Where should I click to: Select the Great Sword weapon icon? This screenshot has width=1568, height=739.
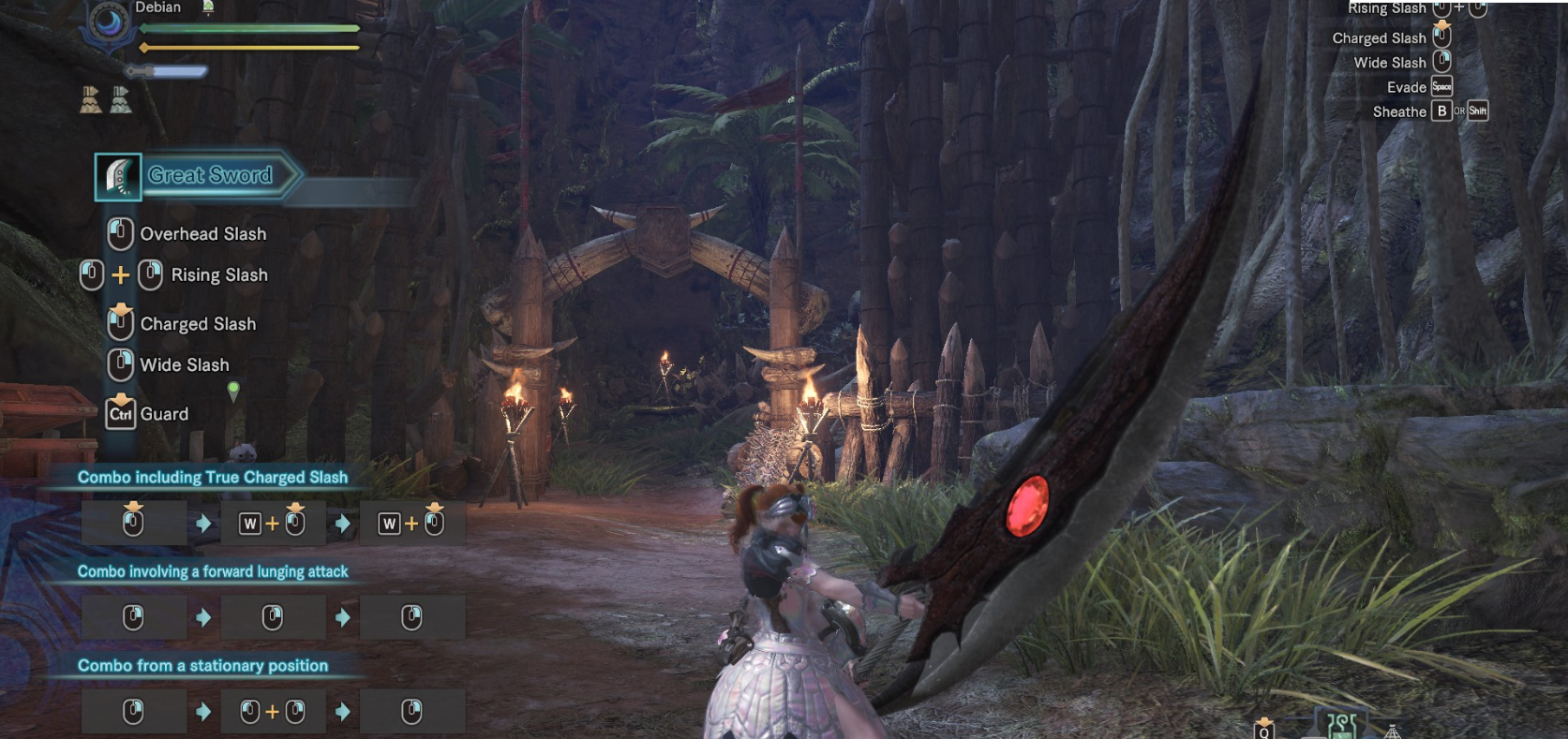coord(118,177)
